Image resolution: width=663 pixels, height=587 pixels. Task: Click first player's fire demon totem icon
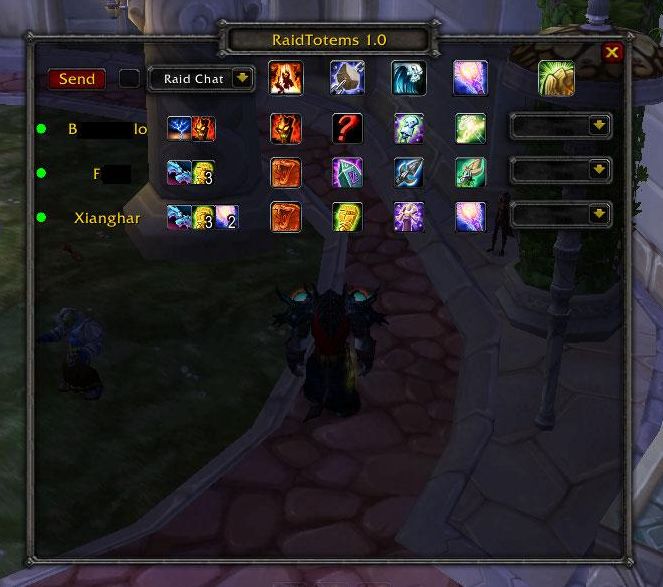(285, 128)
